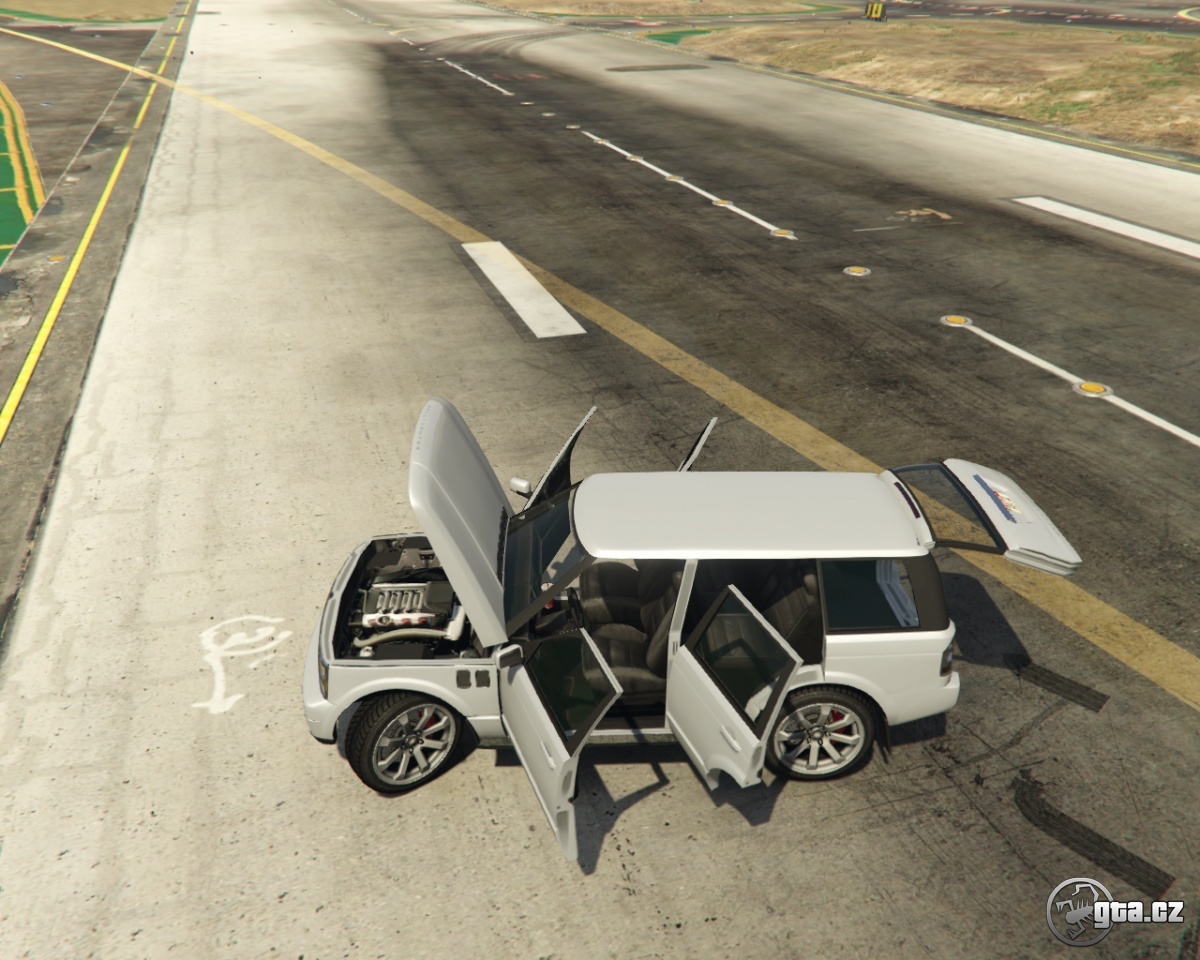Viewport: 1200px width, 960px height.
Task: Click the gta.cz watermark logo
Action: point(1114,911)
